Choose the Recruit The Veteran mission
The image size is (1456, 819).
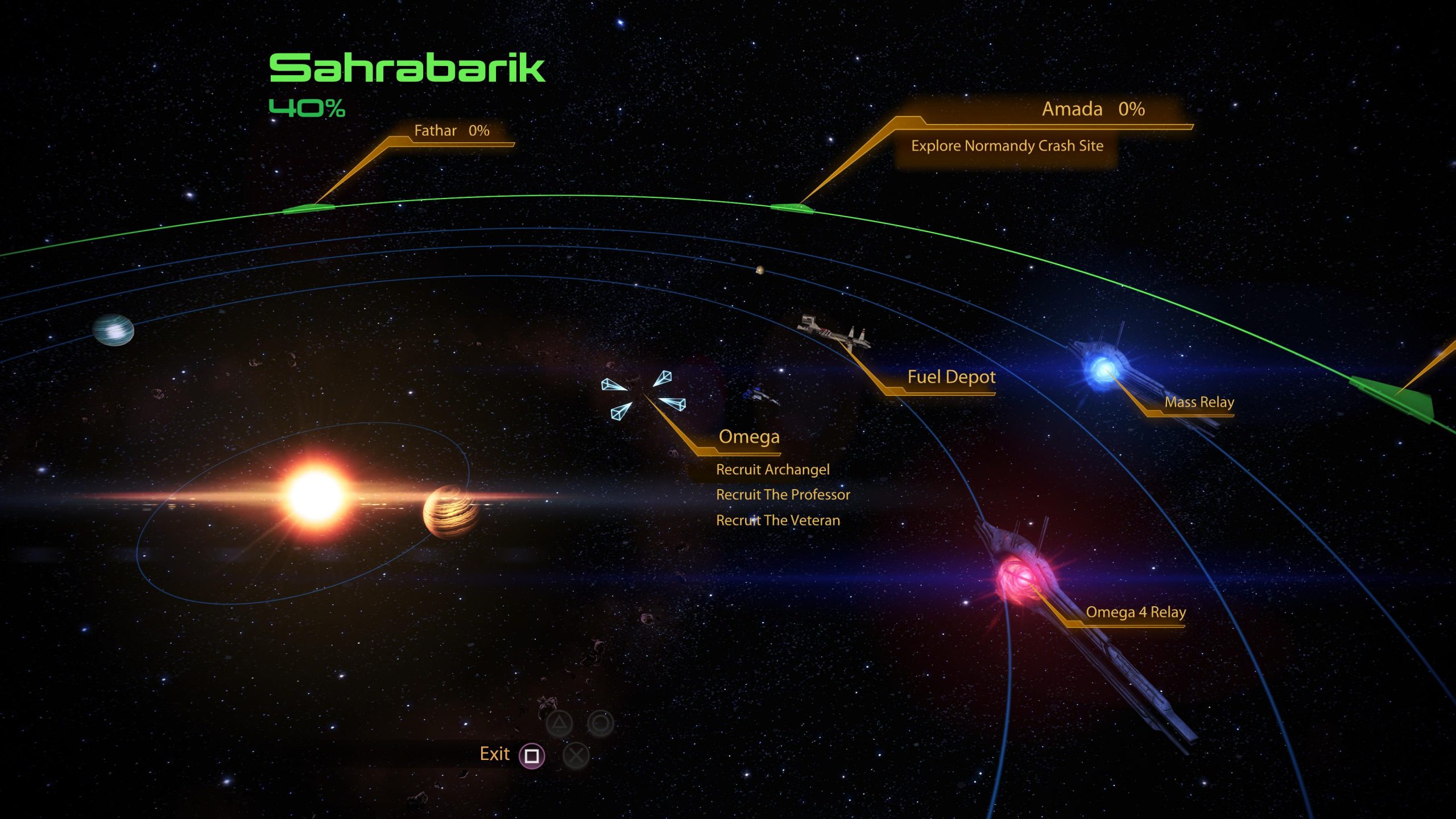[x=777, y=520]
